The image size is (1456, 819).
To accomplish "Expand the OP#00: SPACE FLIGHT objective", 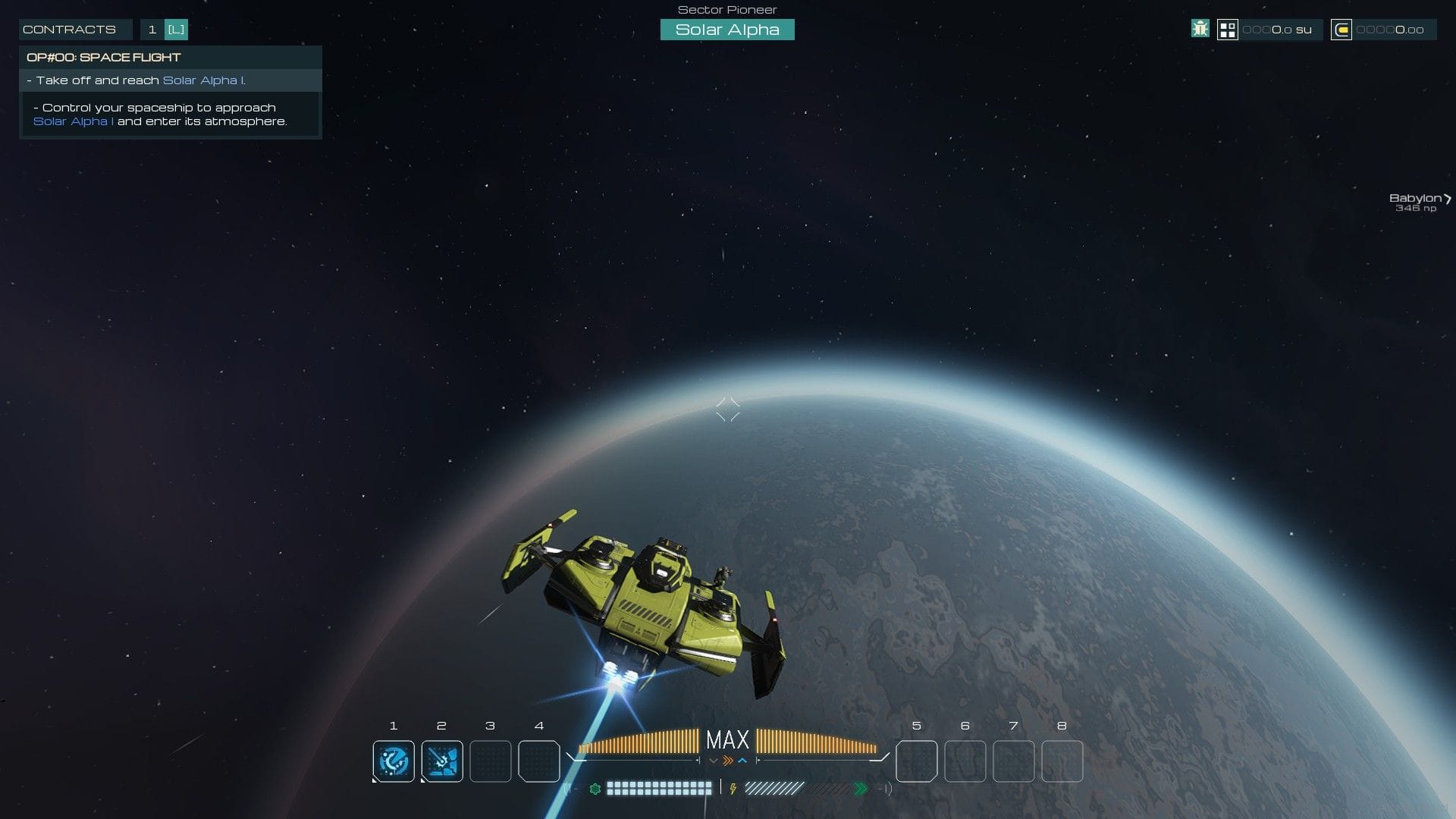I will coord(104,57).
